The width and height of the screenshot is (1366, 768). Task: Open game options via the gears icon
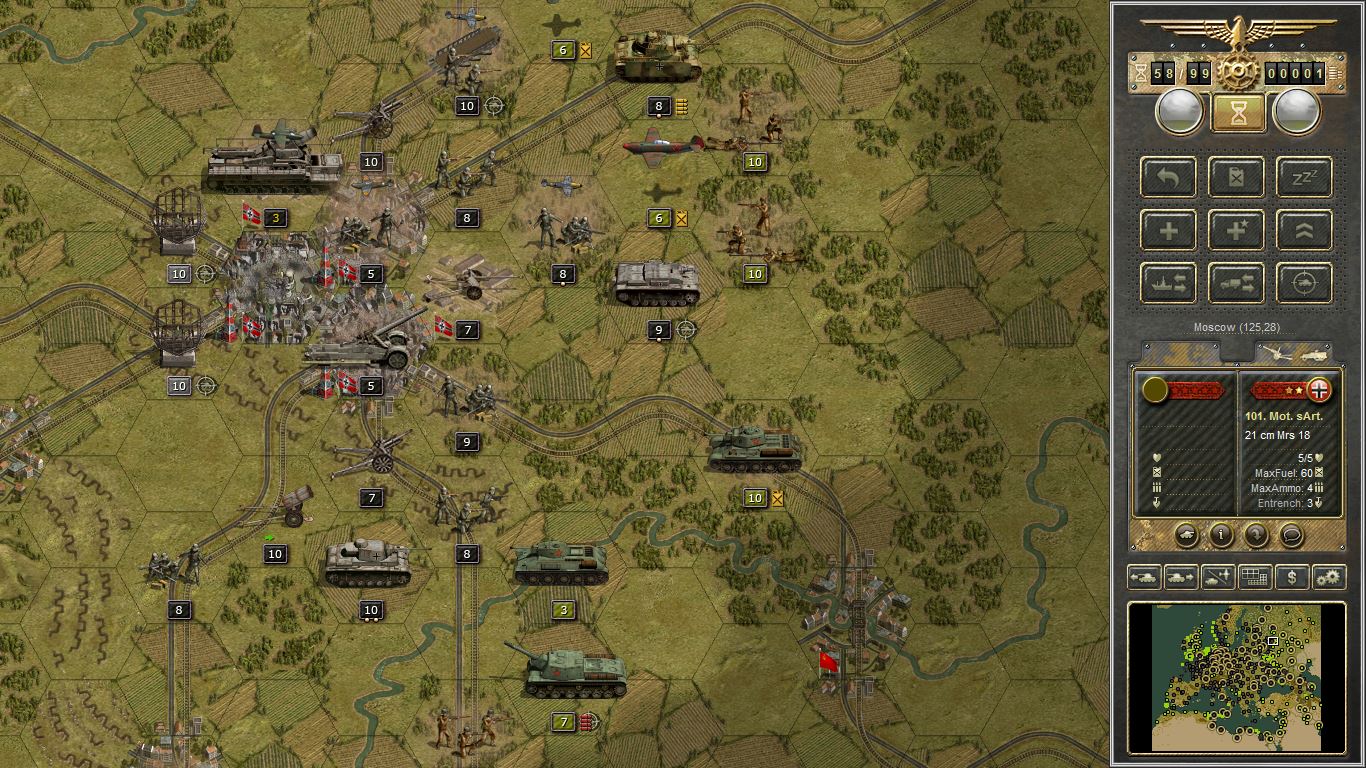pyautogui.click(x=1329, y=576)
